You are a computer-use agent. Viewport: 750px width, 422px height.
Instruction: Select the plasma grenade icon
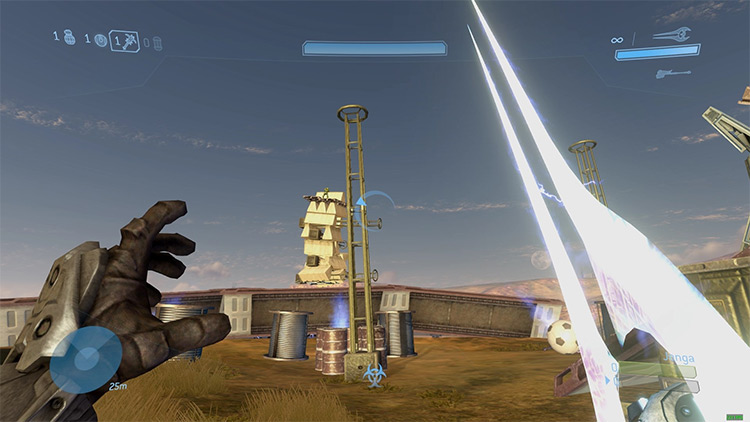(x=99, y=41)
